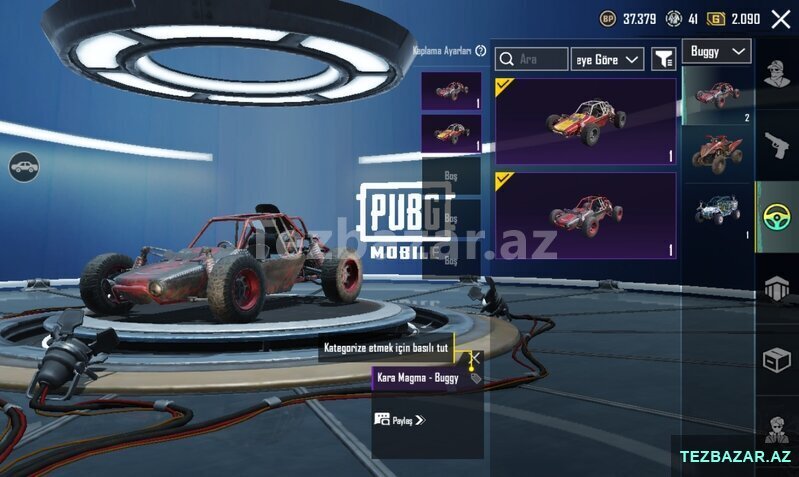
Task: Click the car view icon on the left
Action: point(25,167)
